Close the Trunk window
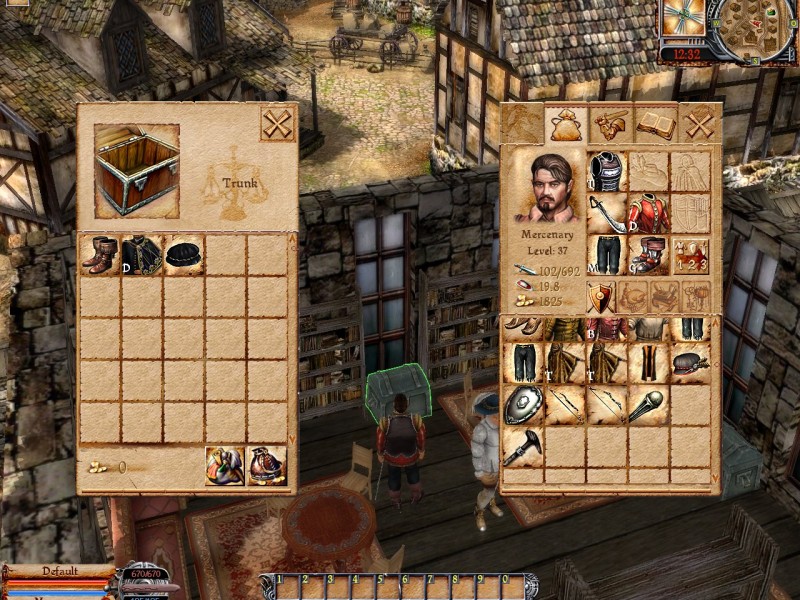This screenshot has height=600, width=800. point(277,124)
